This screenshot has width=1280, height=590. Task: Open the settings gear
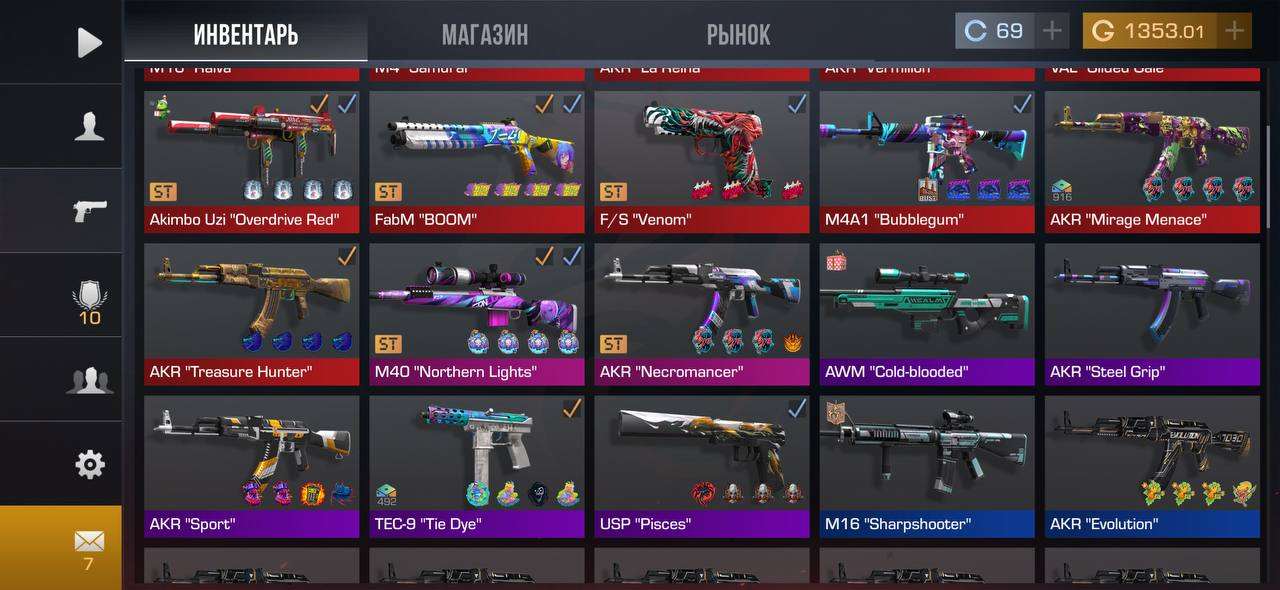point(89,464)
